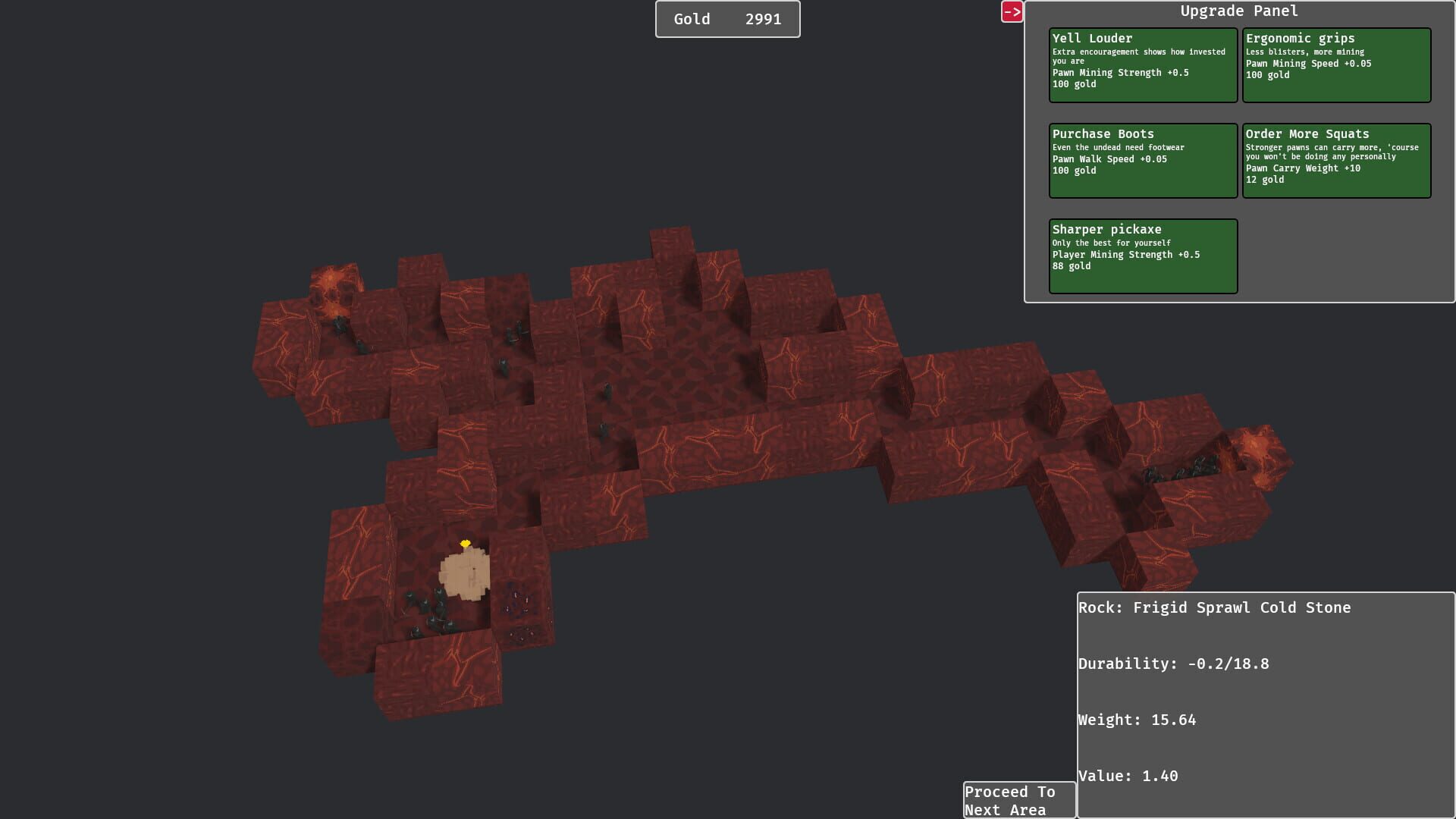Image resolution: width=1456 pixels, height=819 pixels.
Task: Purchase the Ergonomic grips upgrade
Action: [x=1337, y=64]
